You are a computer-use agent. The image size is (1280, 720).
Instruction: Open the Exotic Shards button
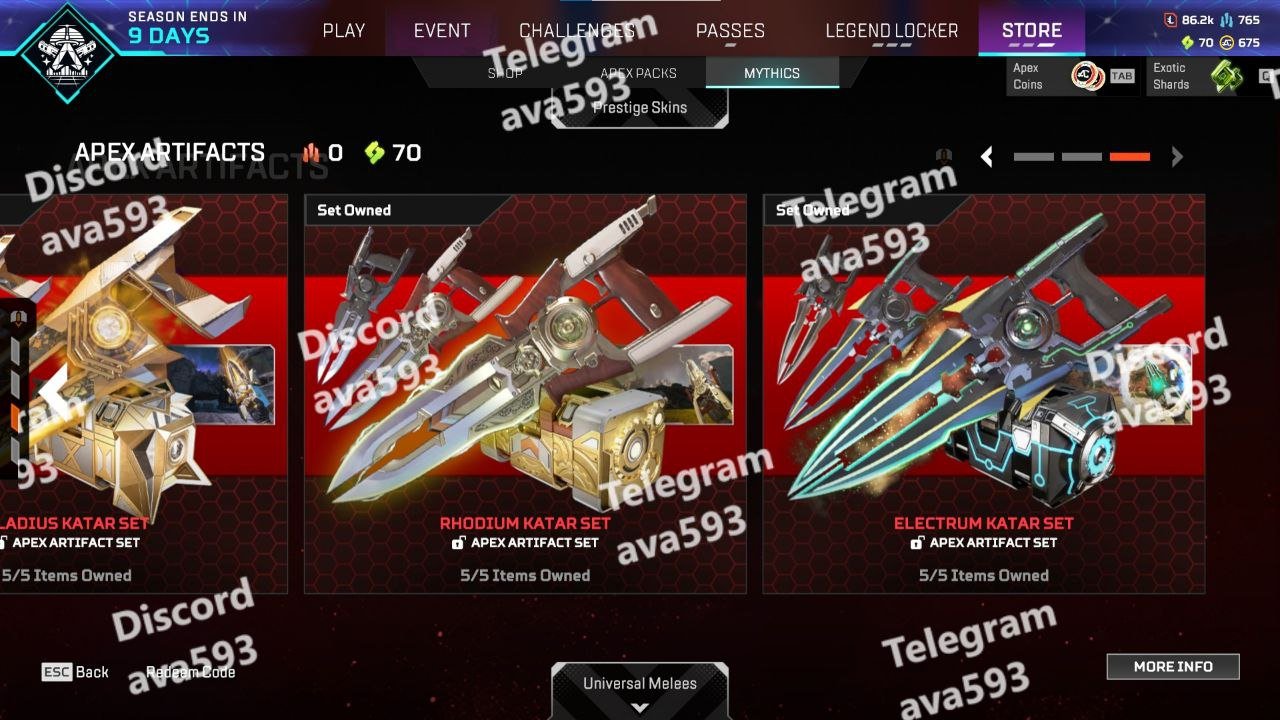point(1210,76)
